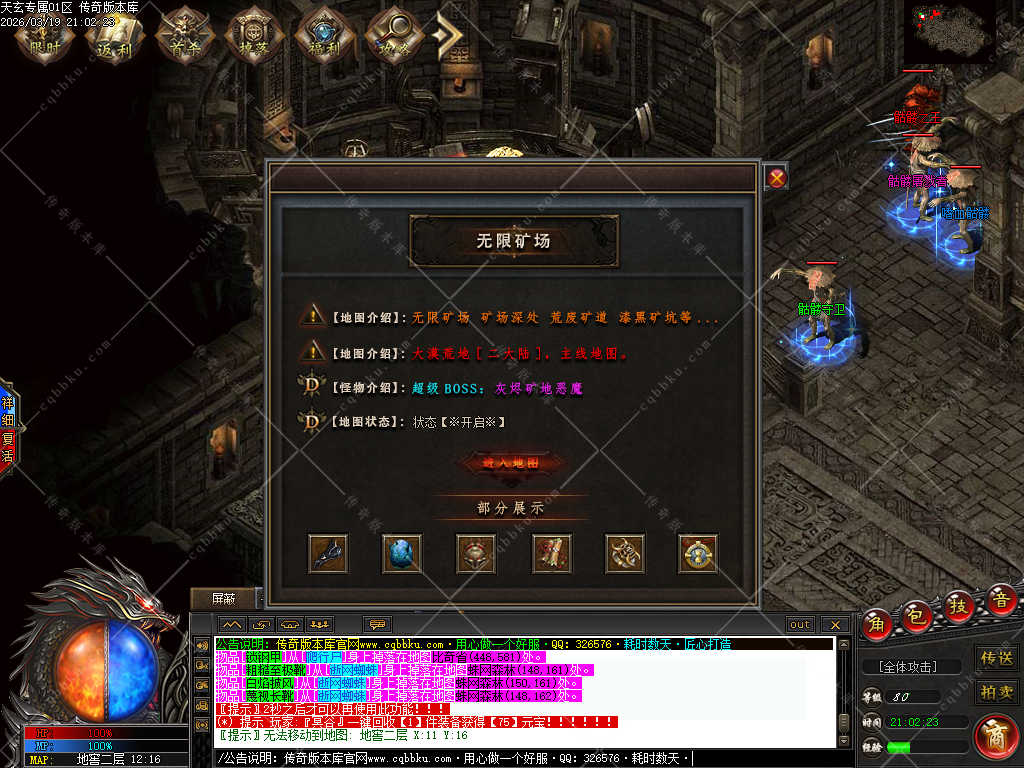This screenshot has height=768, width=1024.
Task: Click the 进入地图 enter map button
Action: pos(511,463)
